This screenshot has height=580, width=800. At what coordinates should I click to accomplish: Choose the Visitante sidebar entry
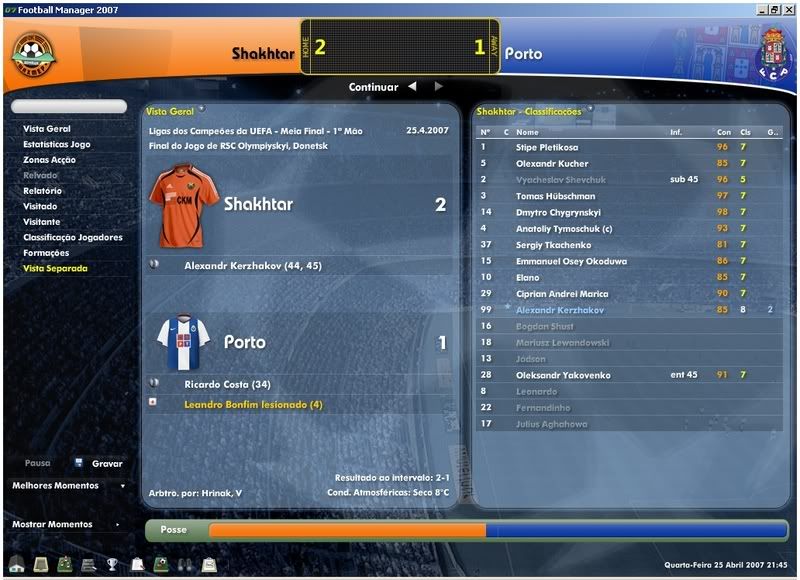(x=42, y=222)
